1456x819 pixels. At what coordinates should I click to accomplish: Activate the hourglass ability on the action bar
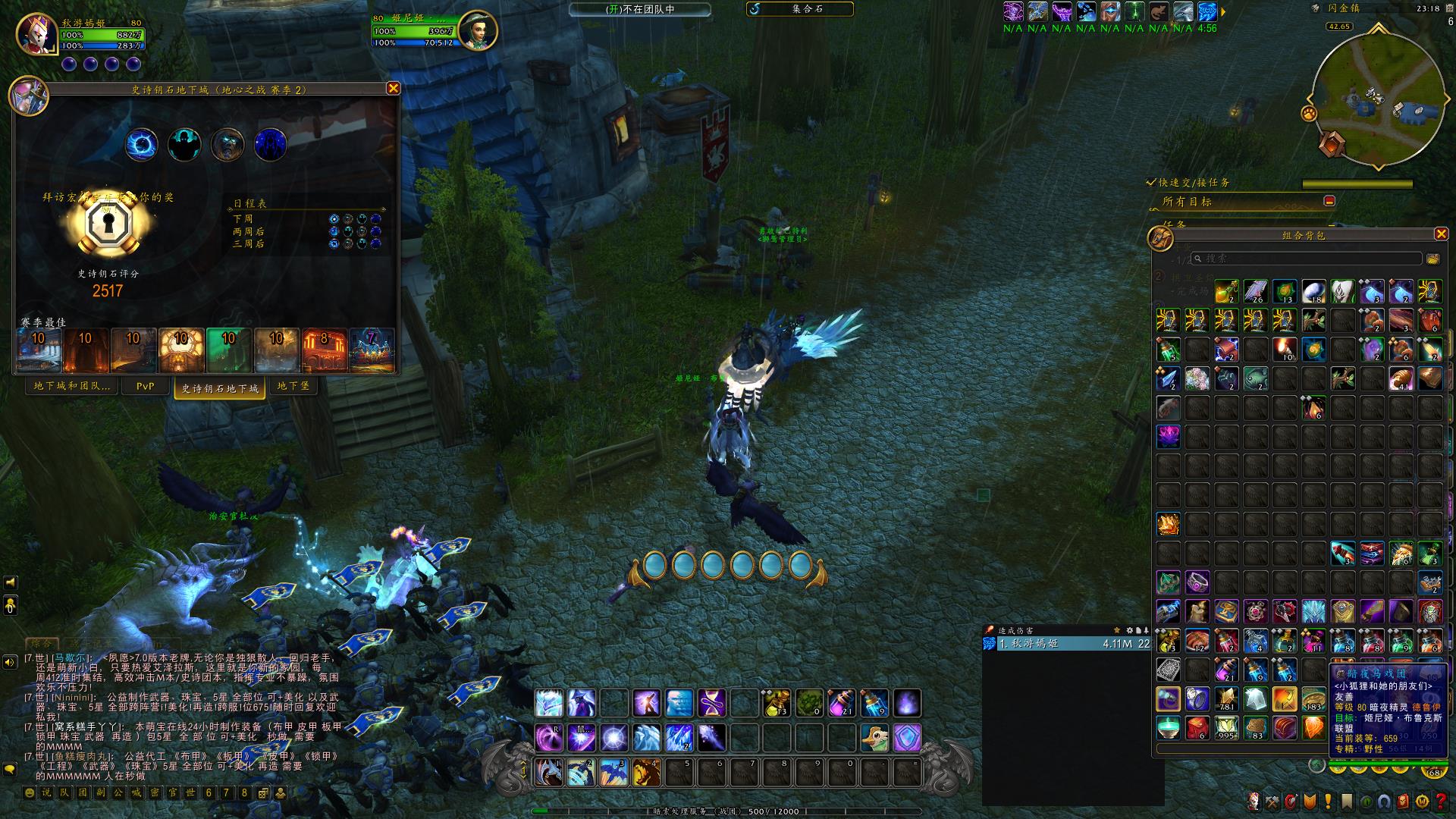click(711, 703)
